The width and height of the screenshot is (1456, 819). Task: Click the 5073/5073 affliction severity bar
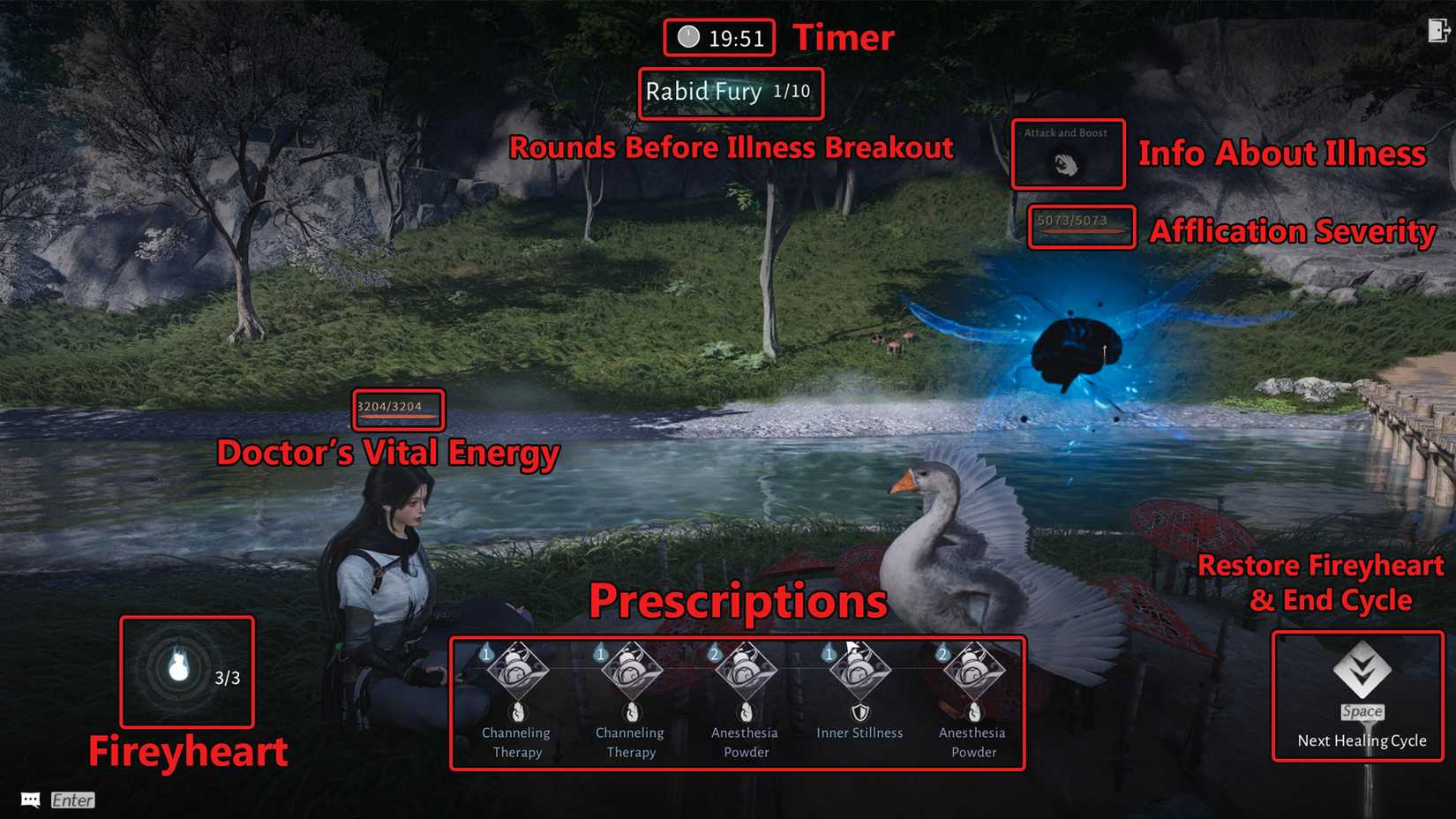tap(1080, 227)
